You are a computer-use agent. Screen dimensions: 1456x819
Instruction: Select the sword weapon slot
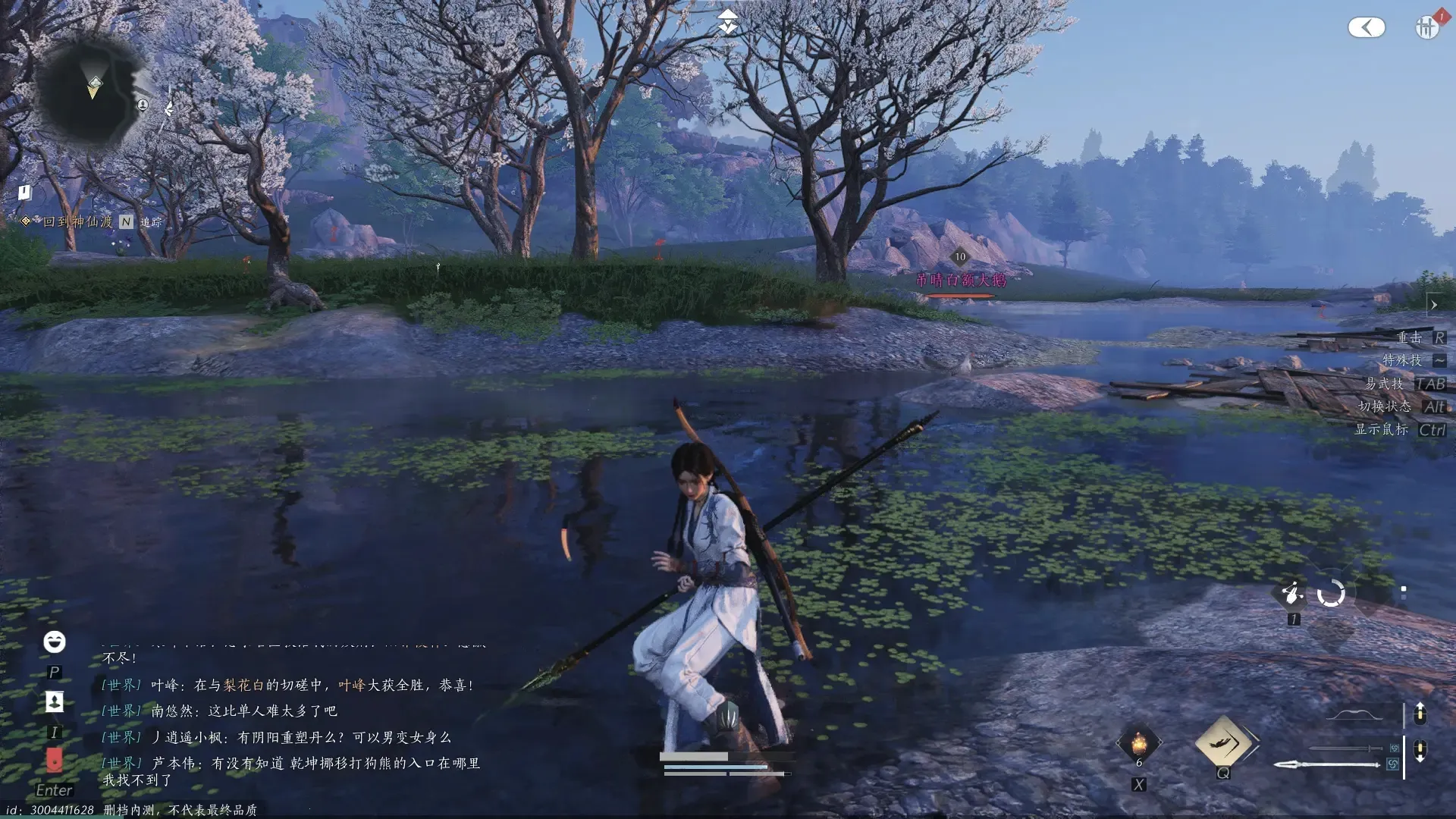pyautogui.click(x=1346, y=748)
